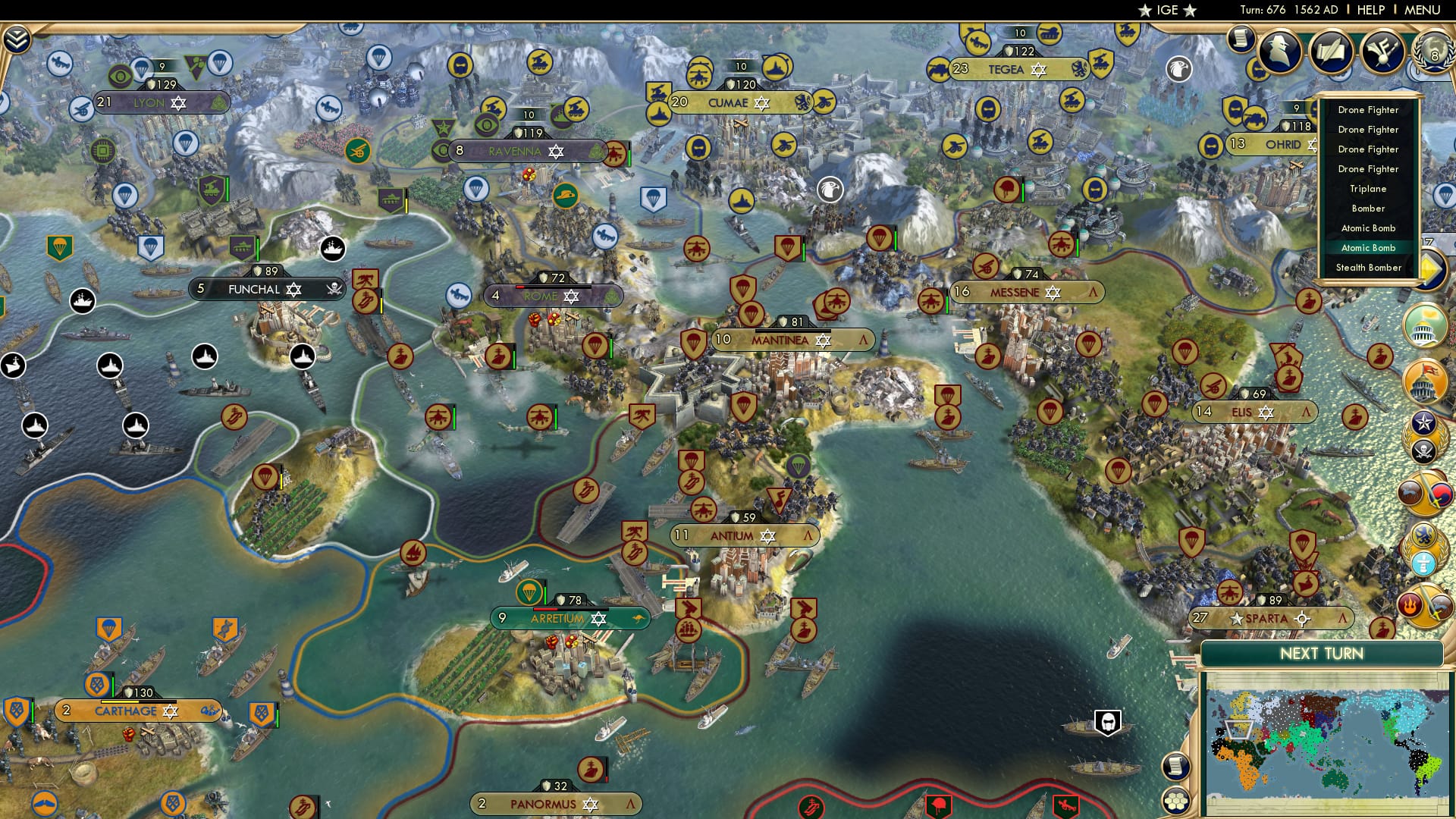
Task: Select Stealth Bomber in the aircraft list
Action: (x=1367, y=267)
